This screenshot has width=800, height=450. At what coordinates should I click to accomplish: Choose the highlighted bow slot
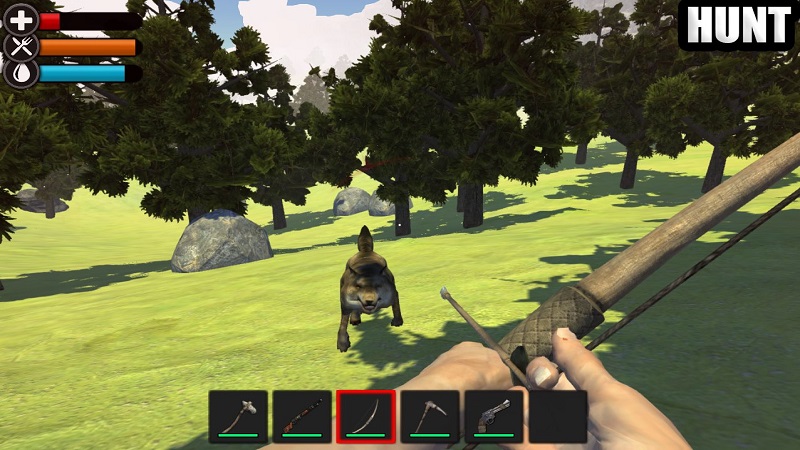(x=366, y=416)
